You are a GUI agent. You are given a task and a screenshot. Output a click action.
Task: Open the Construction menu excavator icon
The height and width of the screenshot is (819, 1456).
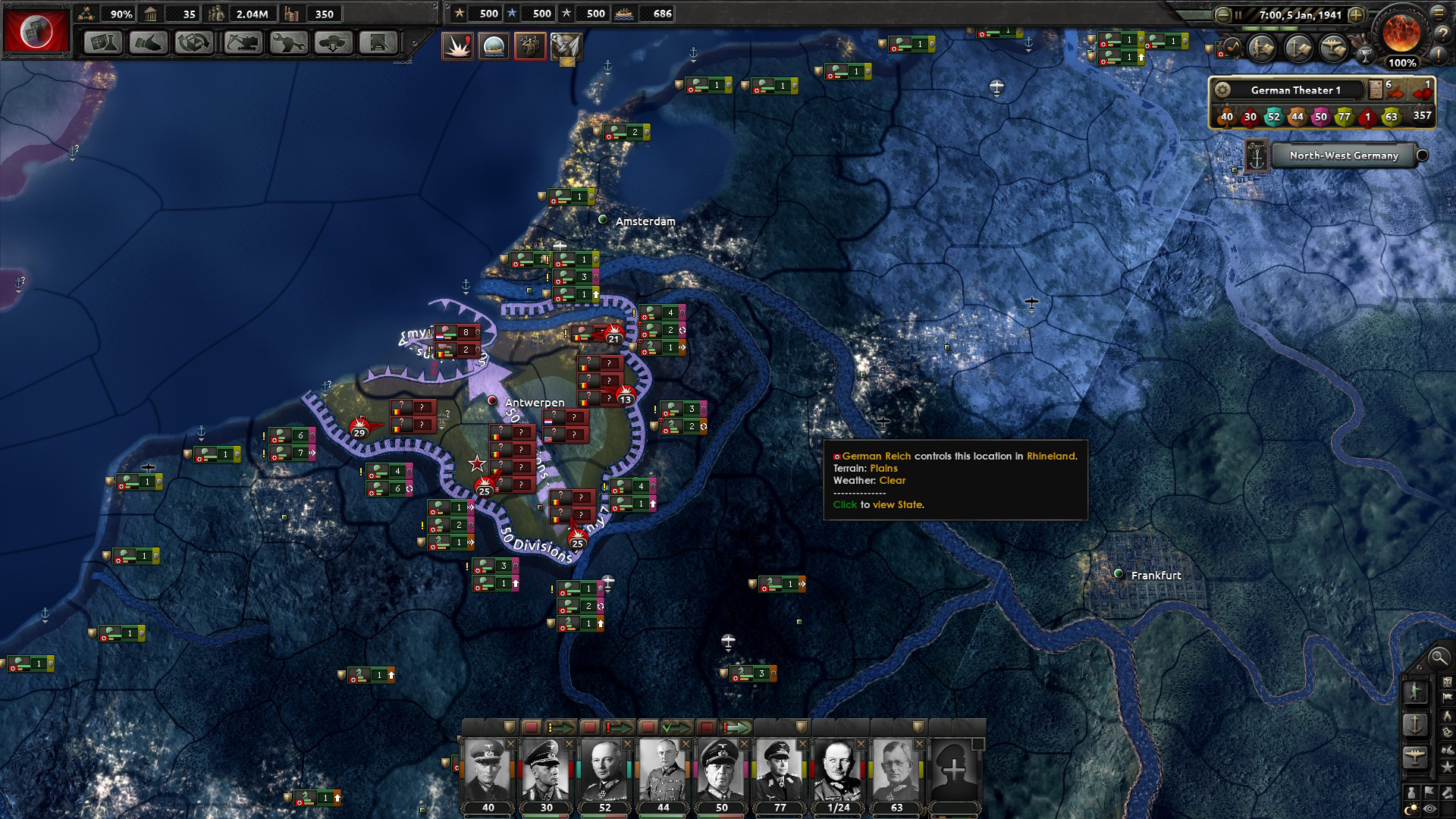[243, 43]
